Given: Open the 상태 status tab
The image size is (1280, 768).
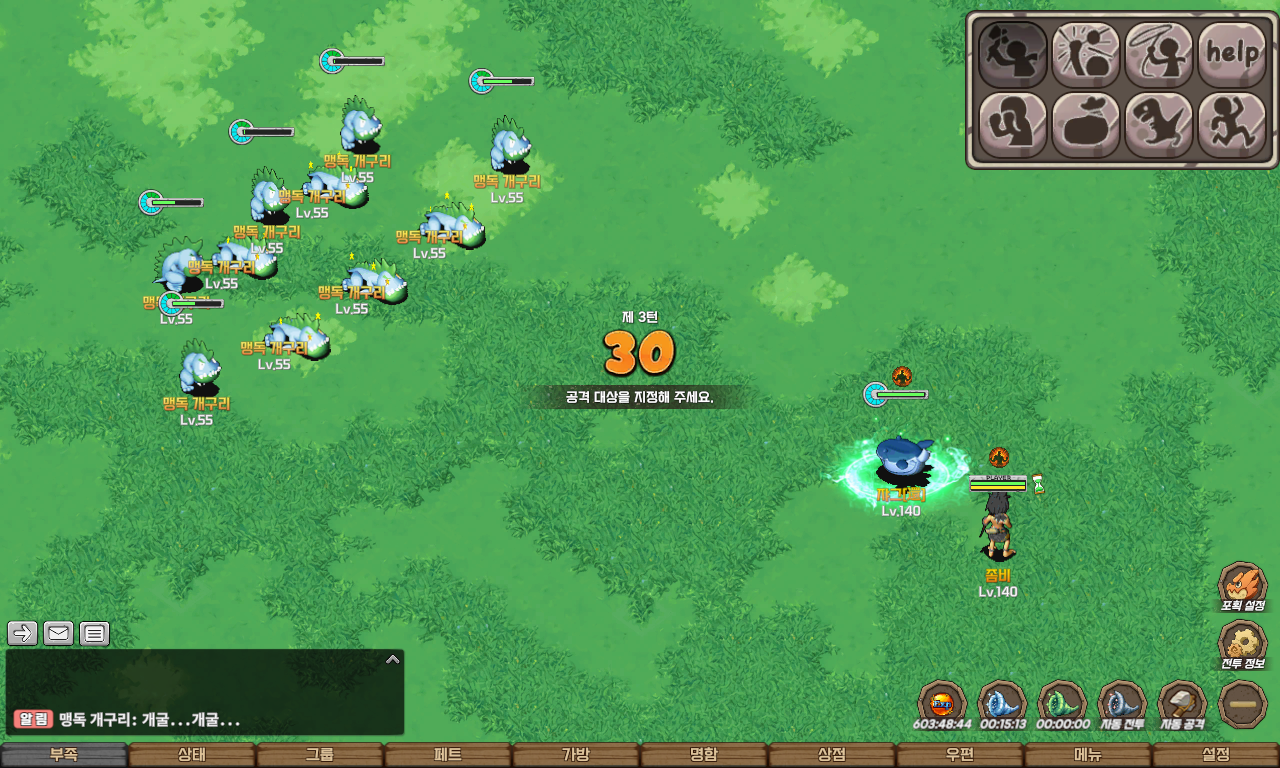Looking at the screenshot, I should click(192, 755).
